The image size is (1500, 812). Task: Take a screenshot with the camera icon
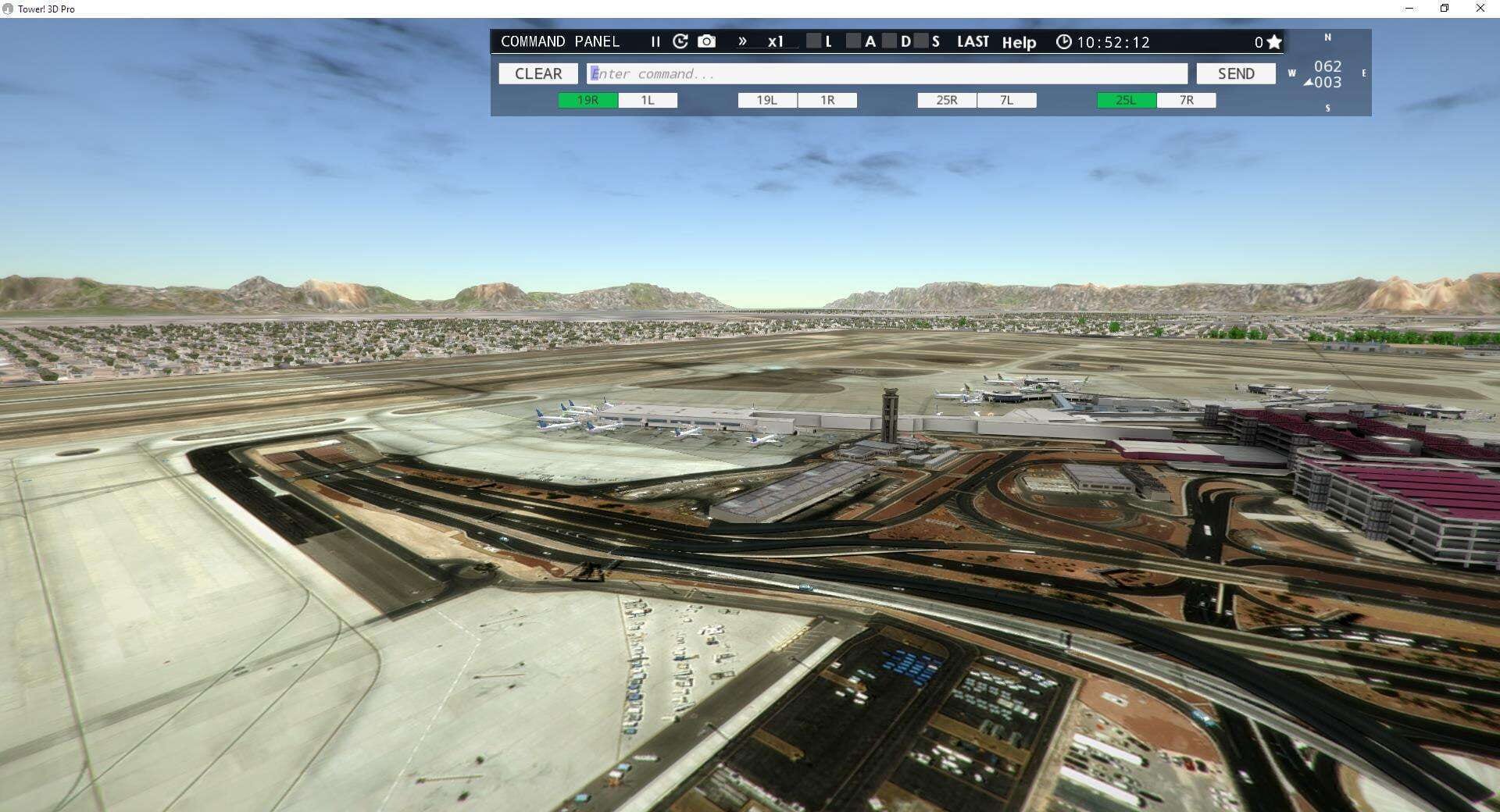[x=706, y=41]
